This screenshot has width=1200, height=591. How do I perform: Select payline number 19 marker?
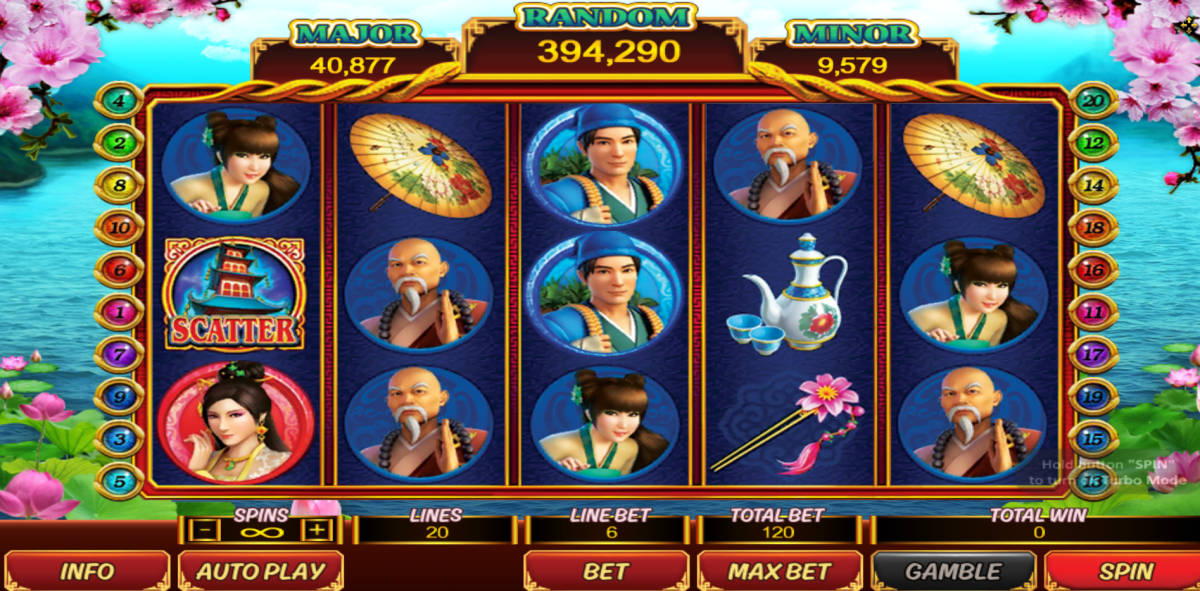coord(1094,397)
